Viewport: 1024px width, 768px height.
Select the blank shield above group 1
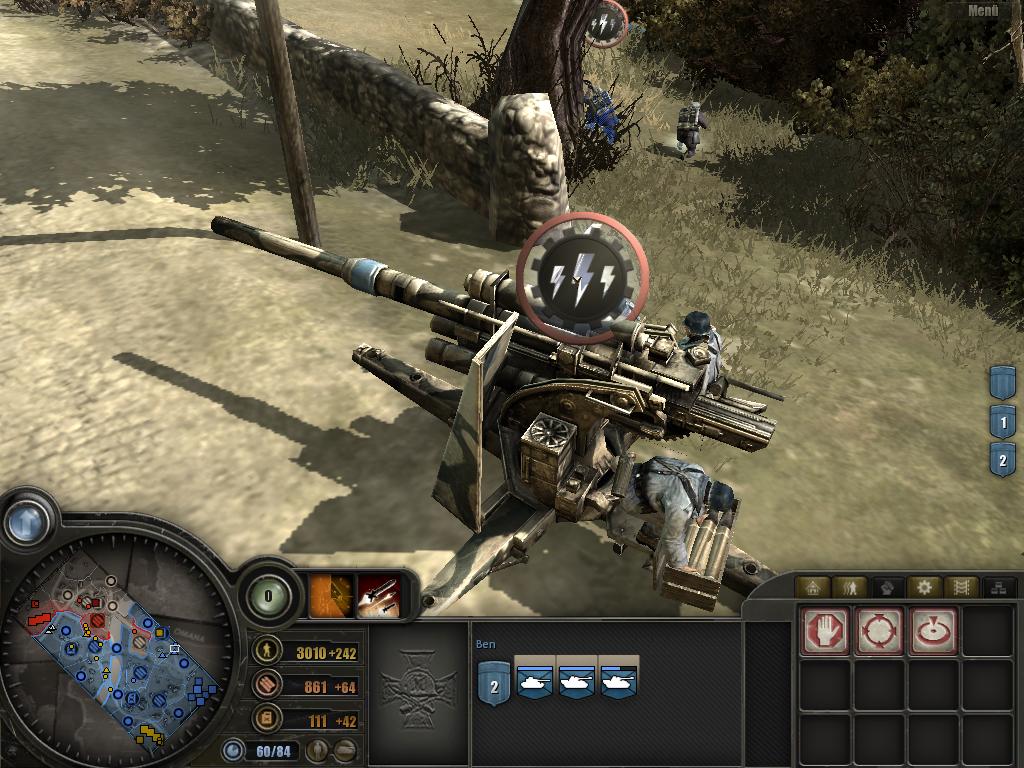click(x=1002, y=382)
